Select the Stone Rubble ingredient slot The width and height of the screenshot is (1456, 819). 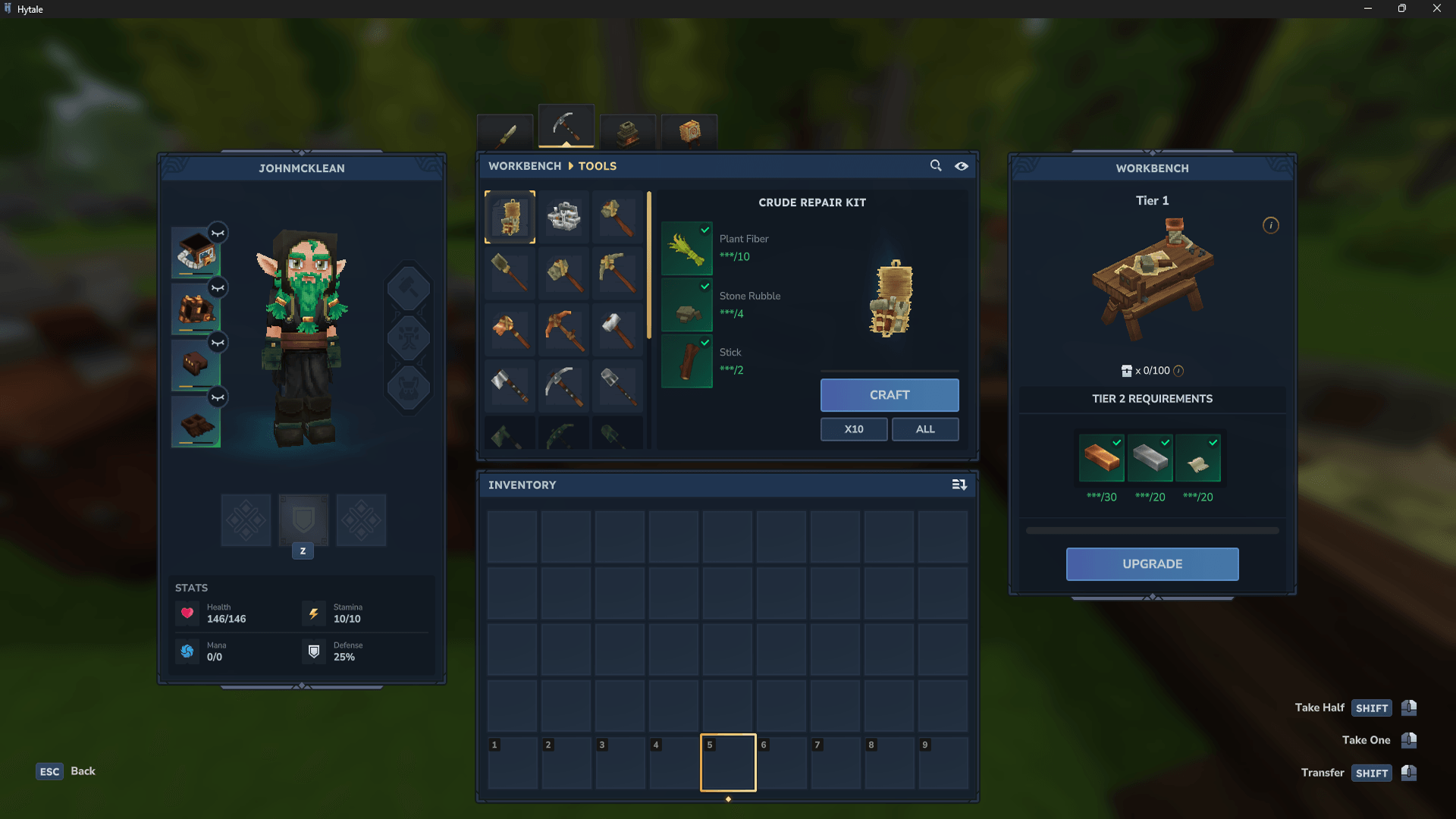coord(686,305)
